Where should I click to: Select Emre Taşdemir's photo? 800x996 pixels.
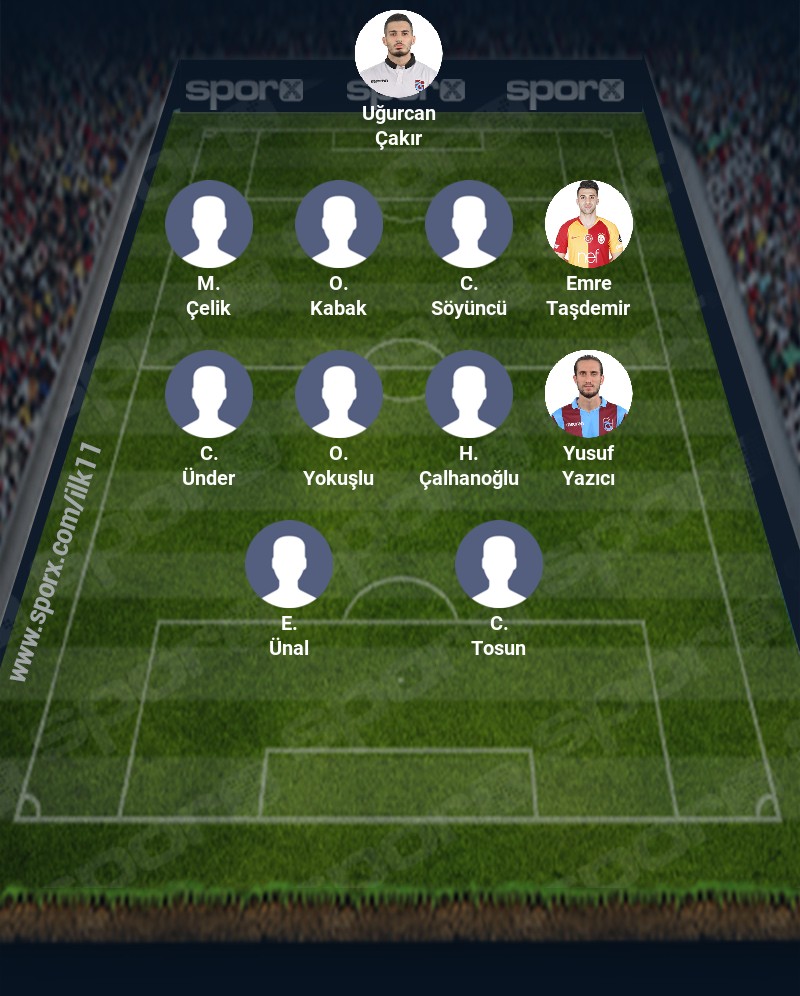click(x=588, y=224)
